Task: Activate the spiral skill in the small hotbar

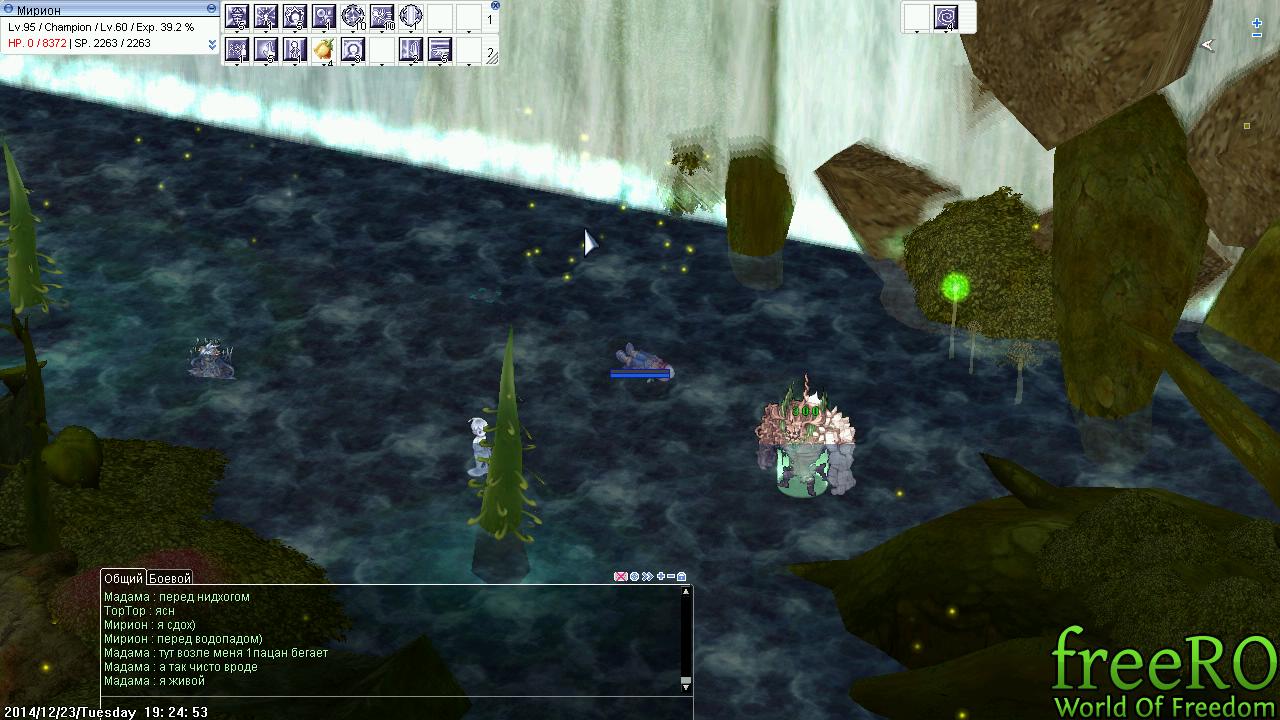Action: (x=946, y=17)
